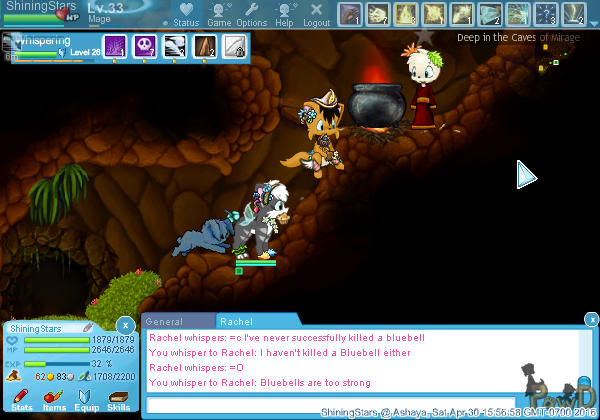Screen dimensions: 600x420
Task: Open the Status menu
Action: (185, 15)
